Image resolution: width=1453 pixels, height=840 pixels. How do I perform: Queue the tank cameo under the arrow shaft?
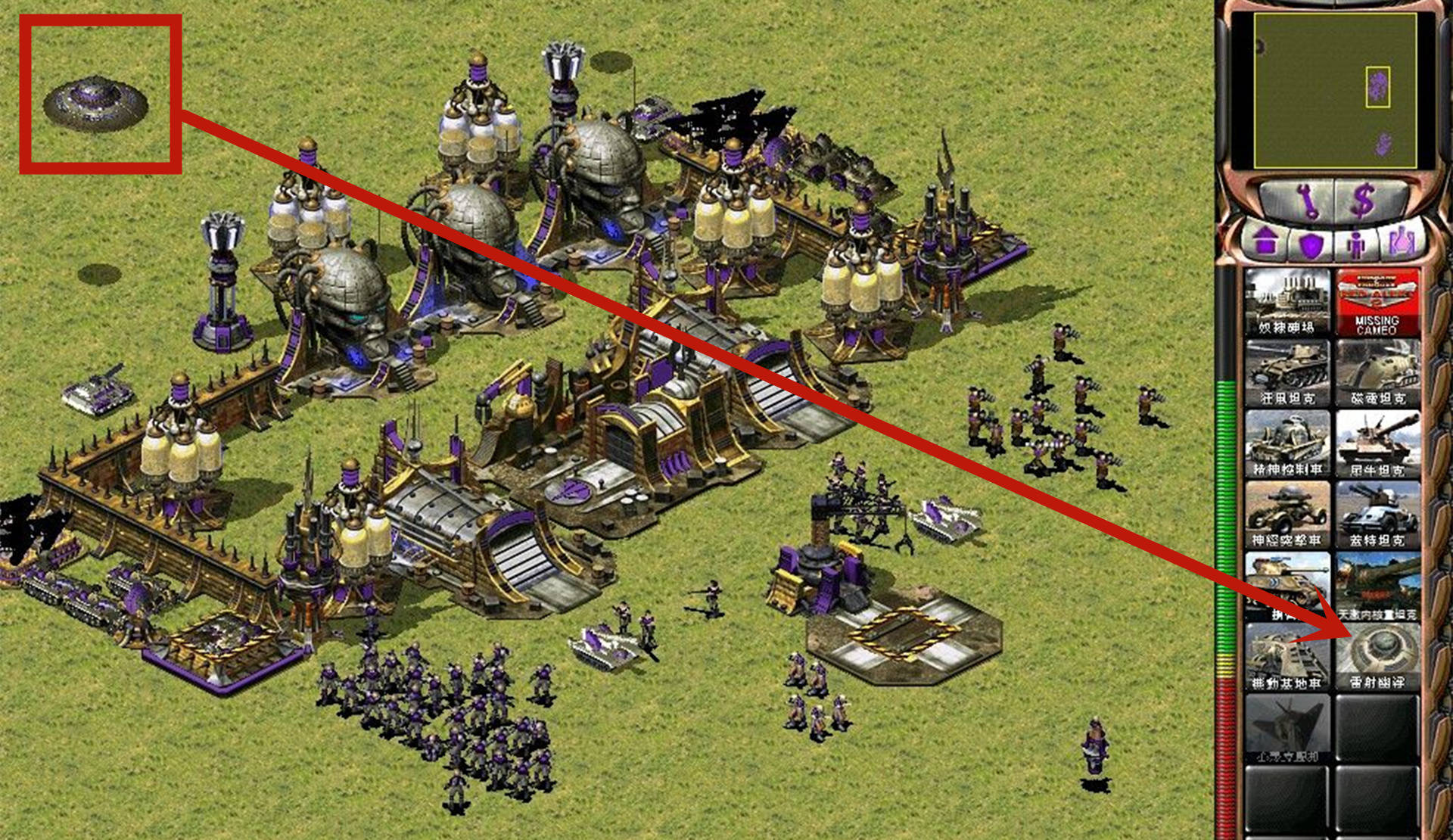pyautogui.click(x=1287, y=585)
